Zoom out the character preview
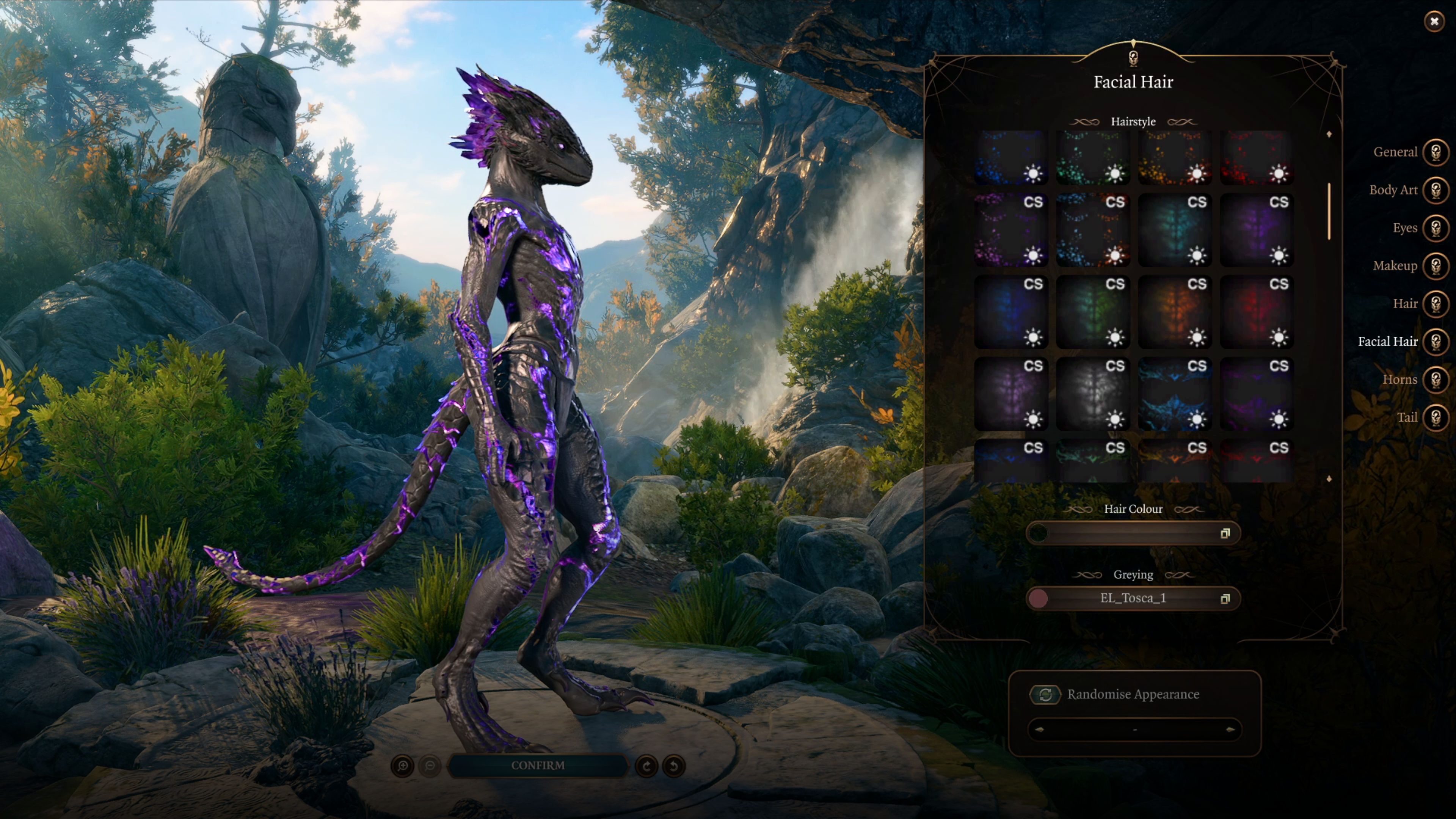 tap(430, 766)
